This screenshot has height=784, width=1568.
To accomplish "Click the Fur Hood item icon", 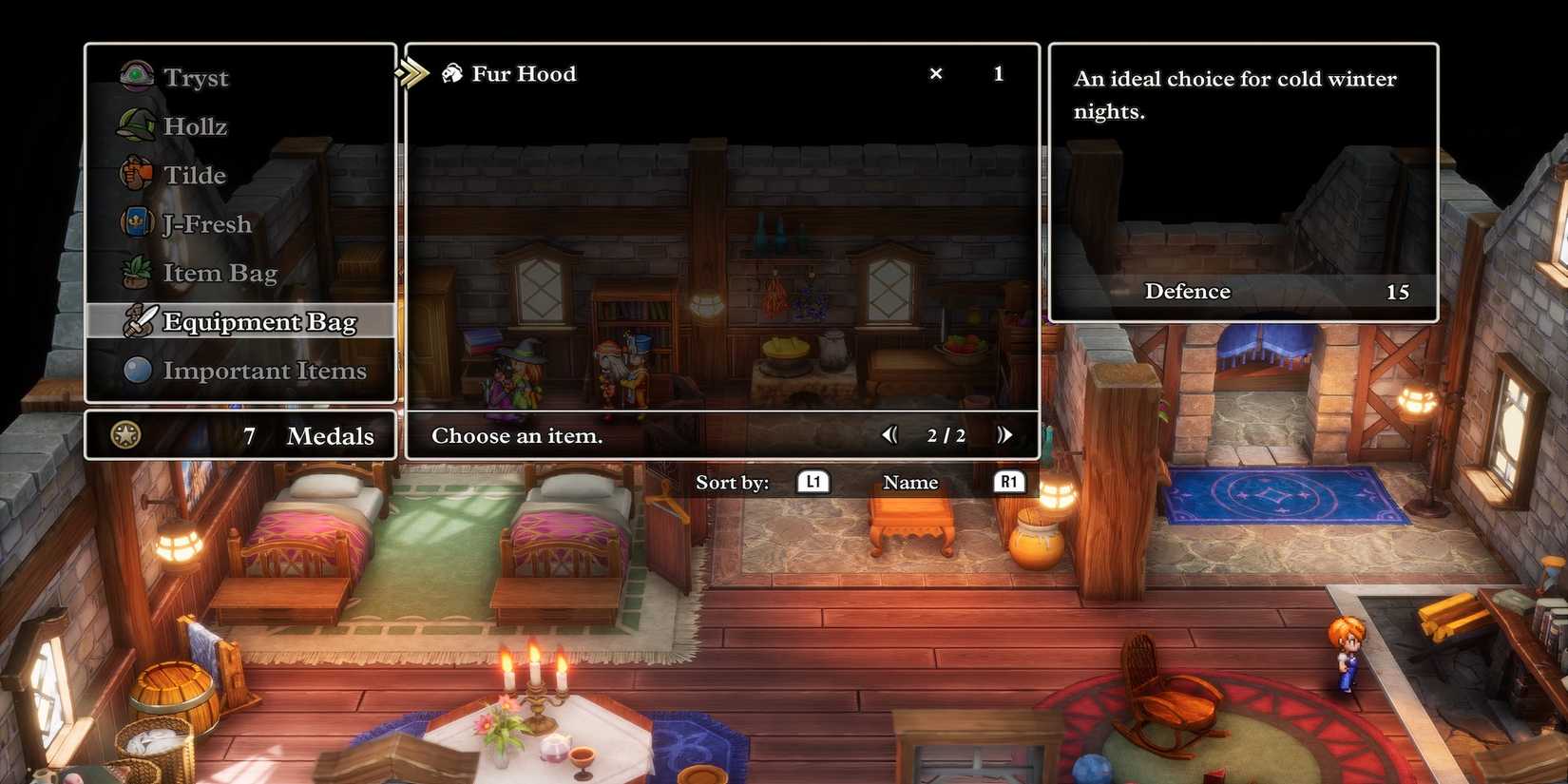I will [451, 73].
